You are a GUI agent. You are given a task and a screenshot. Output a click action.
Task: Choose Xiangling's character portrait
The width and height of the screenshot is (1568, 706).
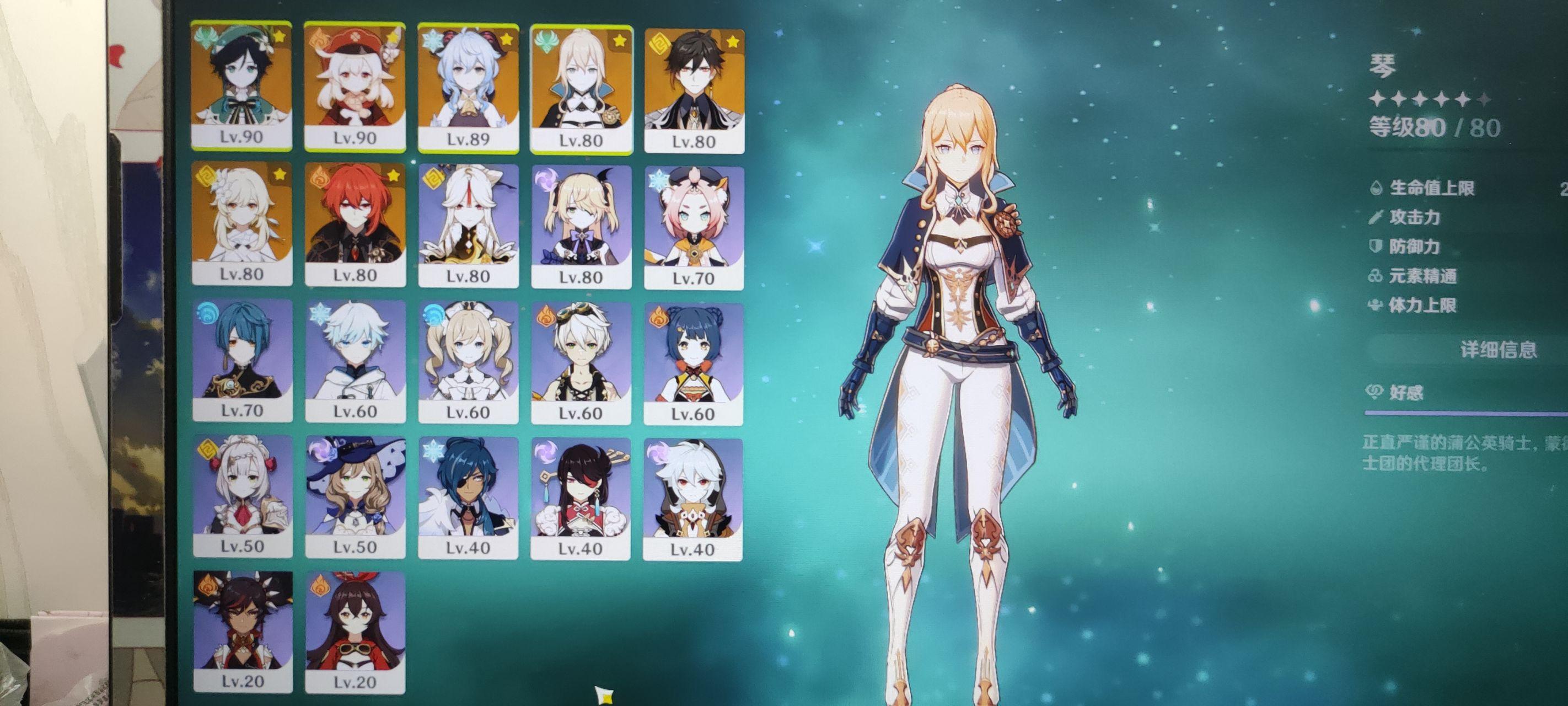click(693, 363)
